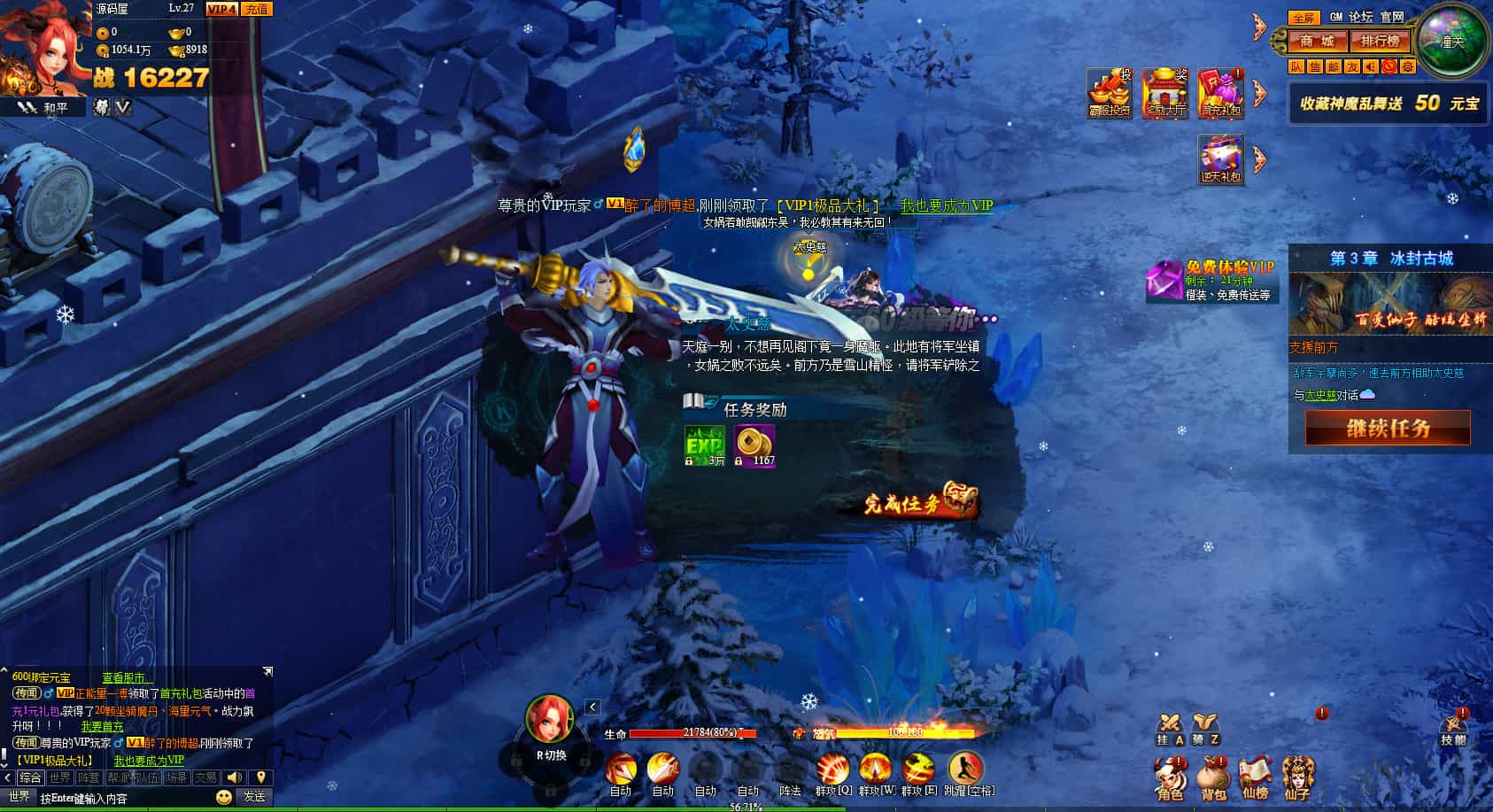Screen dimensions: 1493x812
Task: Switch chat to the 世界 tab
Action: click(60, 777)
